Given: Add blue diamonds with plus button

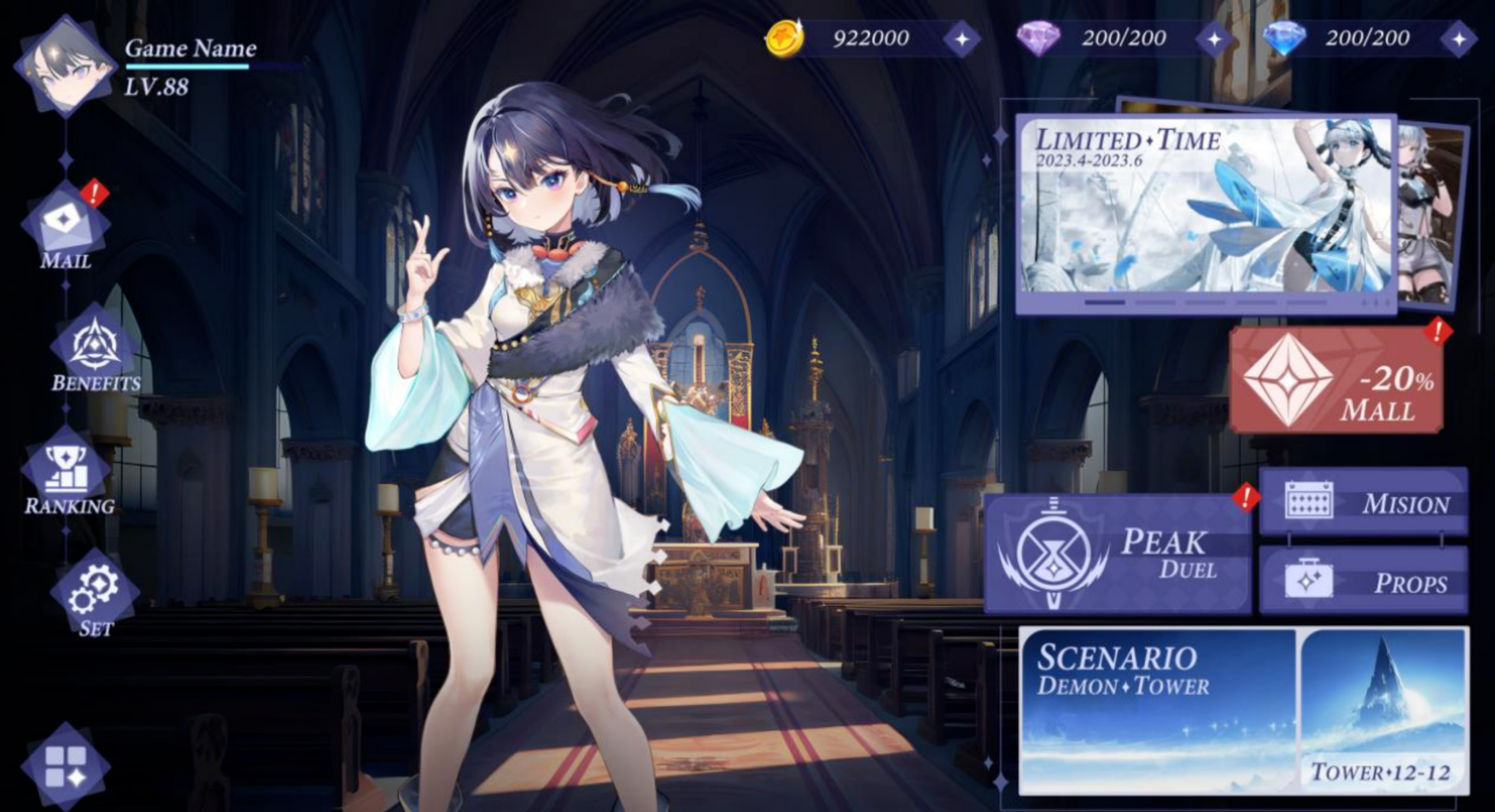Looking at the screenshot, I should click(1459, 39).
